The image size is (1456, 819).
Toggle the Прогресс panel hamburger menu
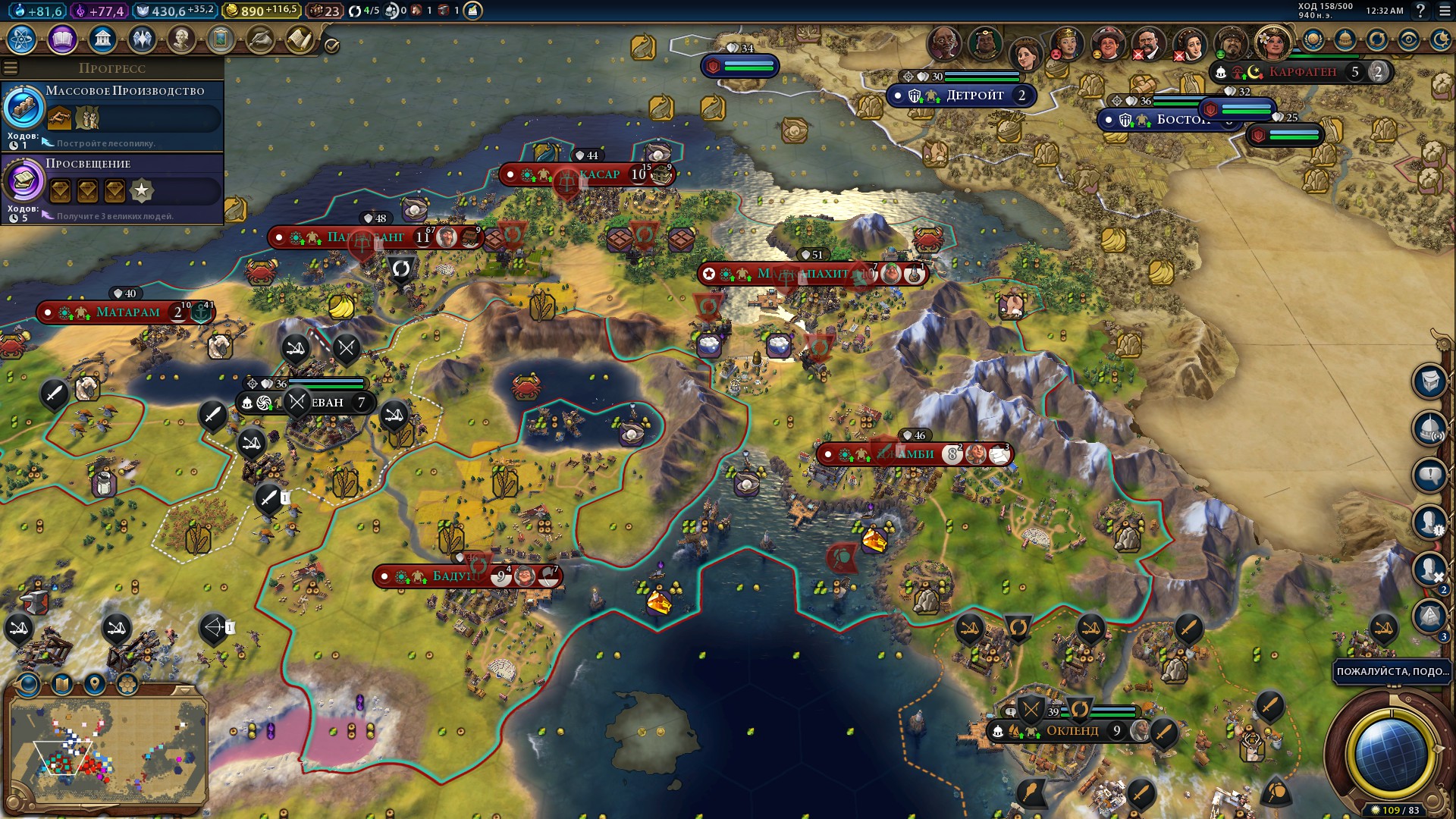[x=11, y=68]
